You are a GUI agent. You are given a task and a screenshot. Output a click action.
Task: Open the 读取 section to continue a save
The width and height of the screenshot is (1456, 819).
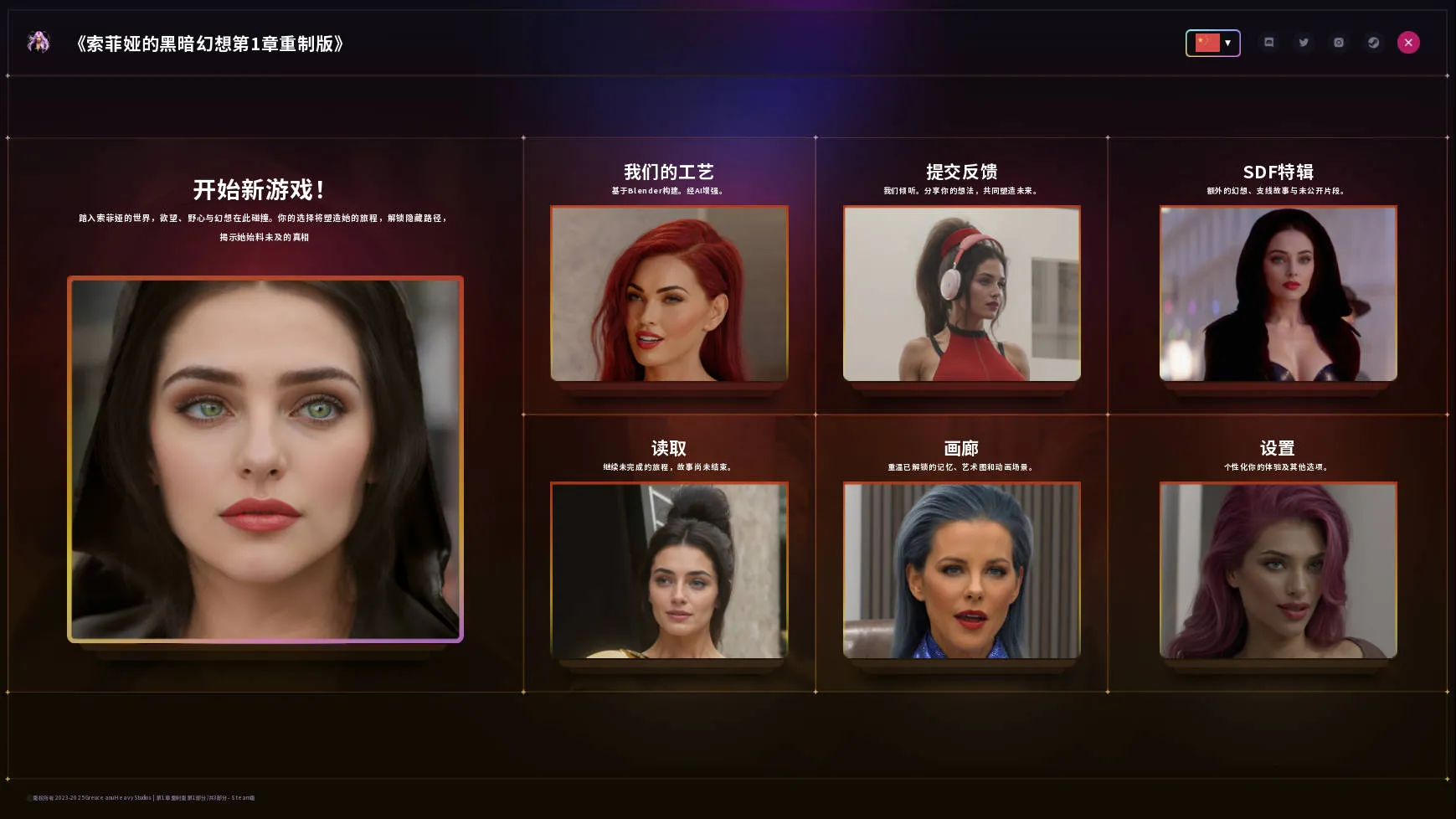coord(668,448)
